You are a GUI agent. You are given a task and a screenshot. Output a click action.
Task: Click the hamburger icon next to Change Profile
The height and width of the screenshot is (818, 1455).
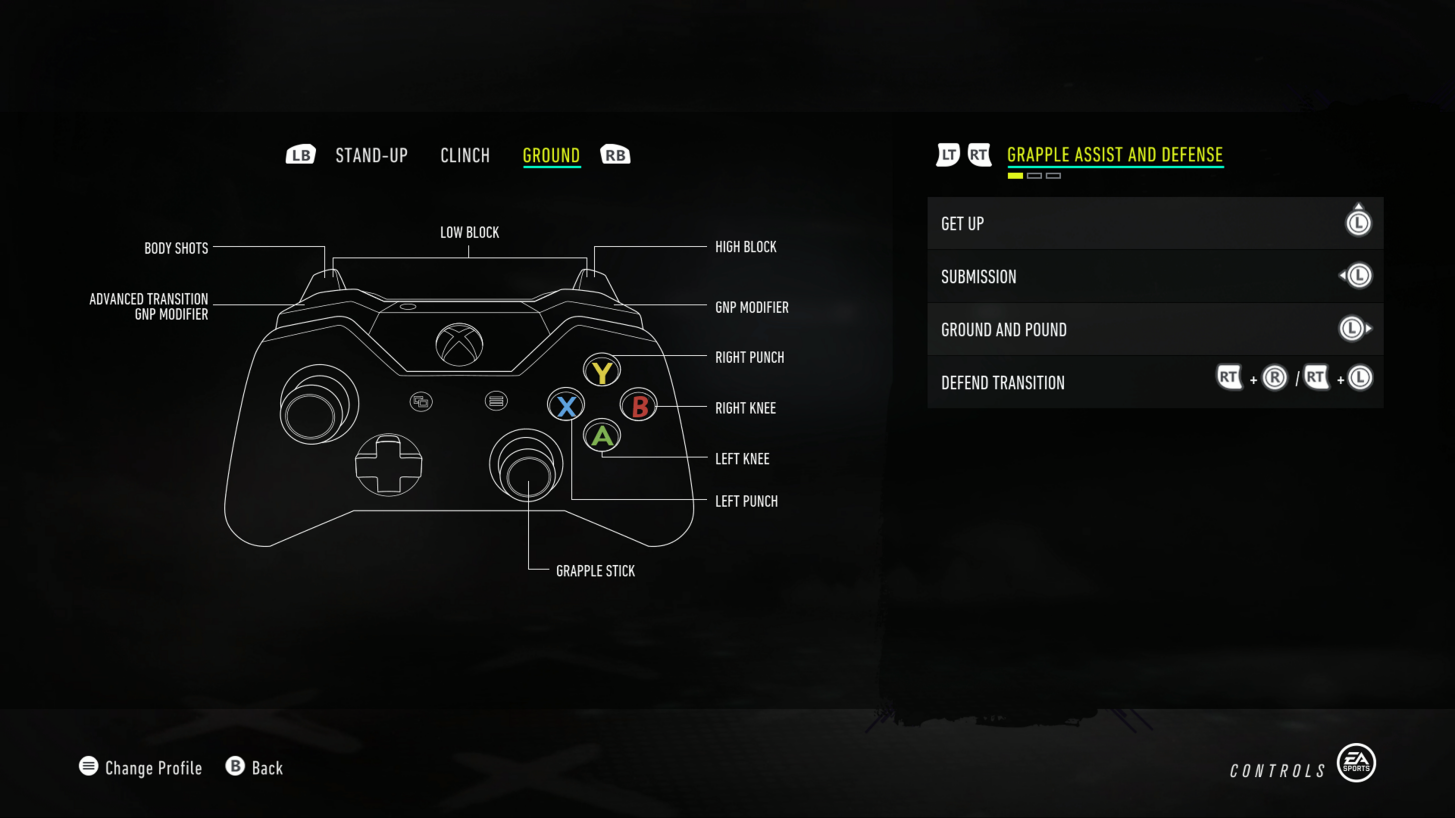tap(87, 766)
